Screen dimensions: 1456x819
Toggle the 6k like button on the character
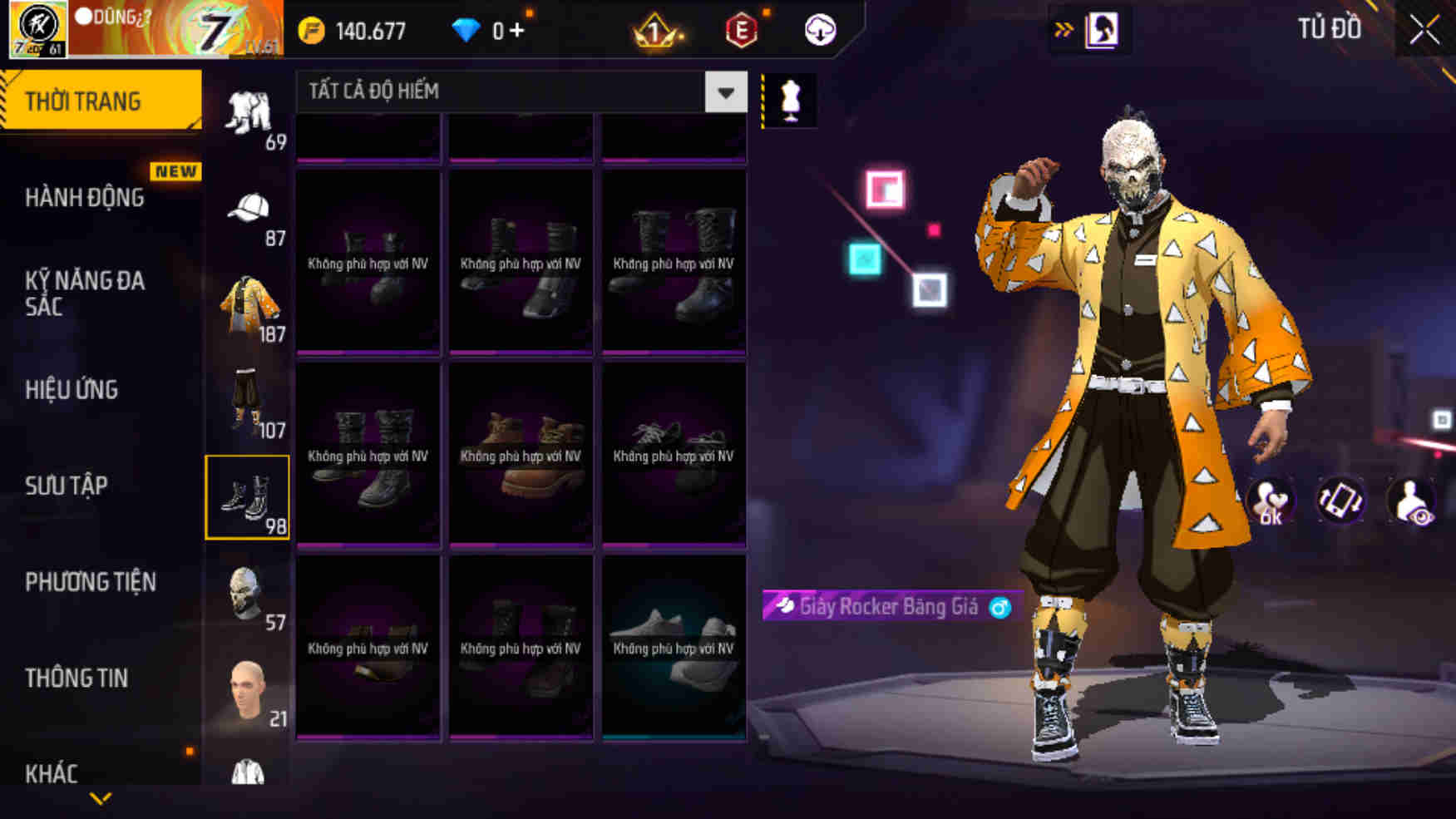click(x=1270, y=499)
